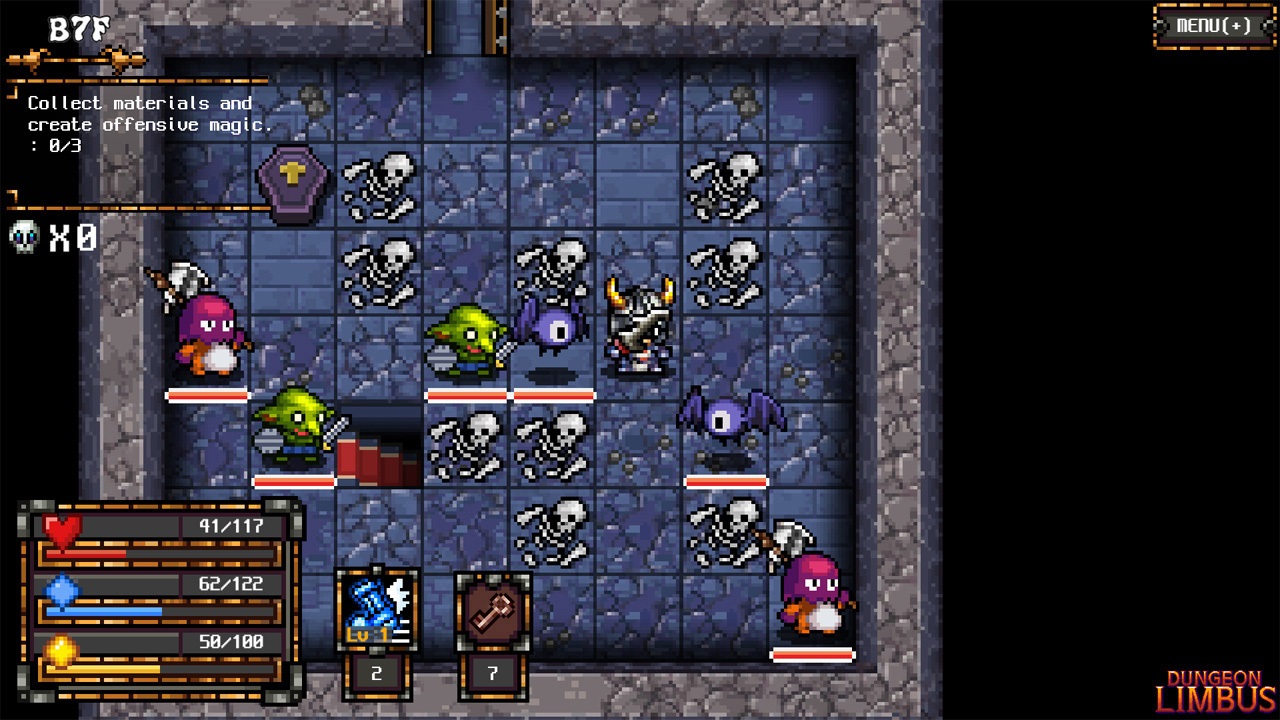This screenshot has width=1280, height=720.
Task: Click the gold nugget currency icon
Action: tap(60, 650)
